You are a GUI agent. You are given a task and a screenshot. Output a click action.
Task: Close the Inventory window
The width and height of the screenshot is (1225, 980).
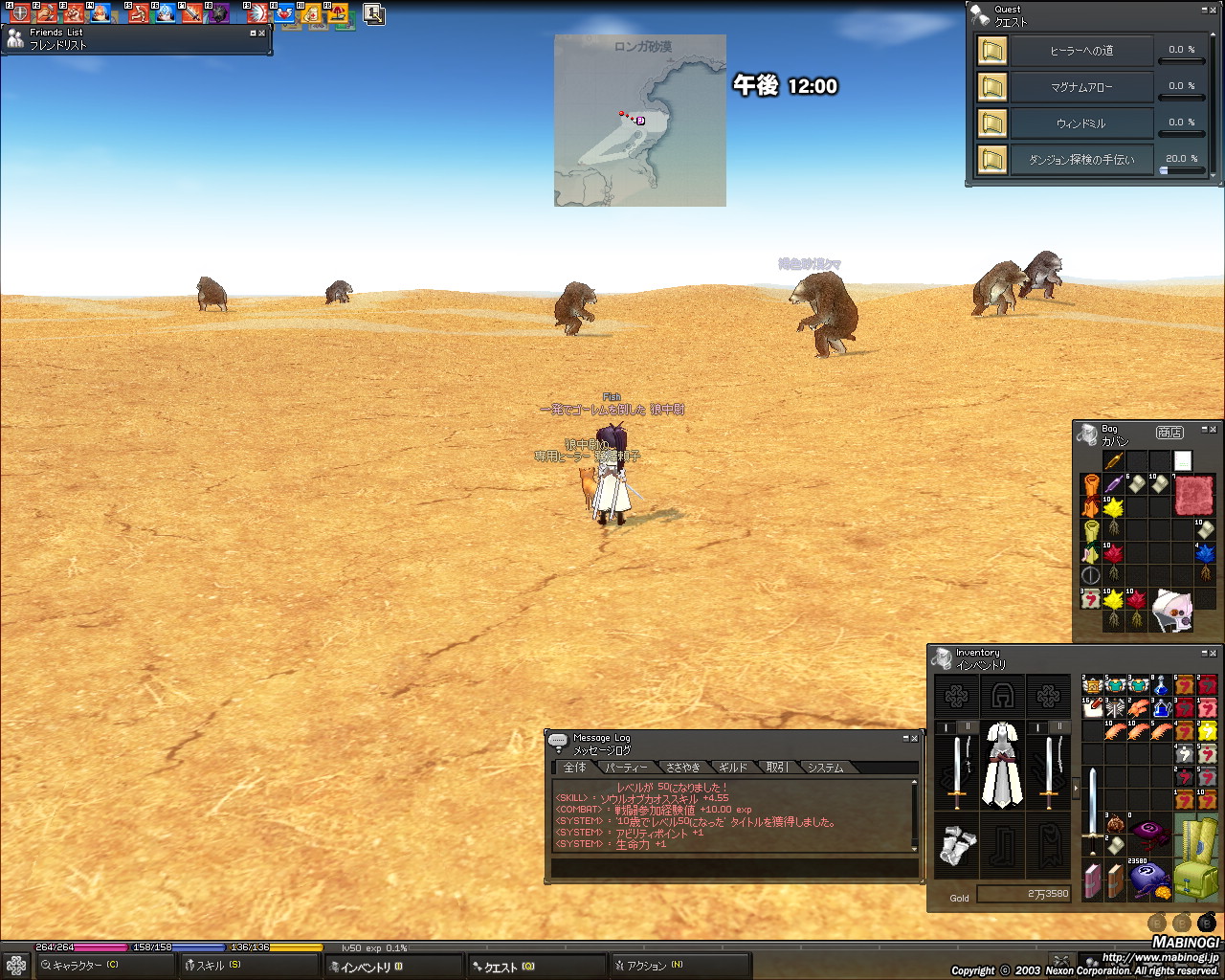[x=1214, y=653]
